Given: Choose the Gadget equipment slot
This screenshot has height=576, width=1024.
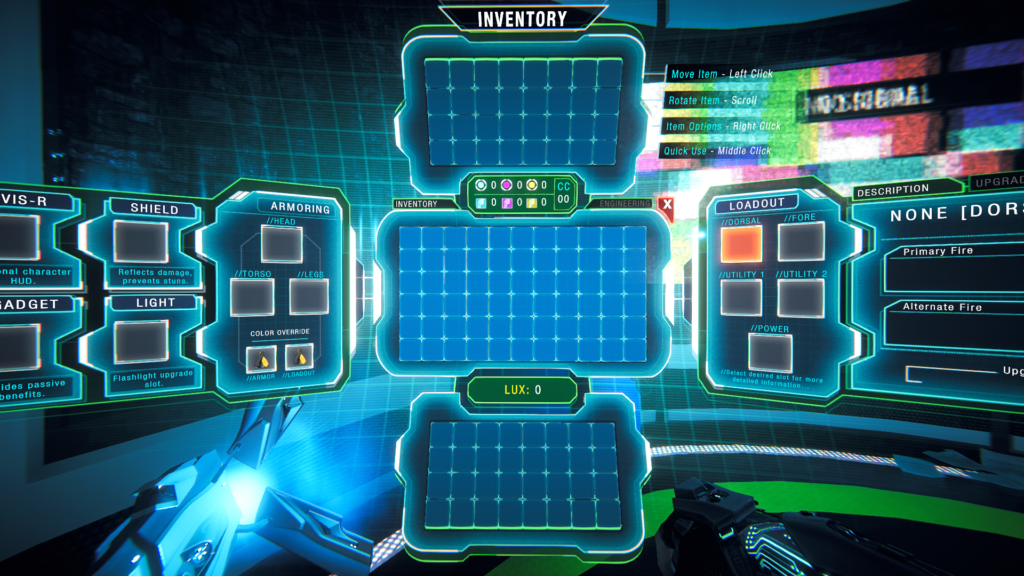Looking at the screenshot, I should [18, 346].
